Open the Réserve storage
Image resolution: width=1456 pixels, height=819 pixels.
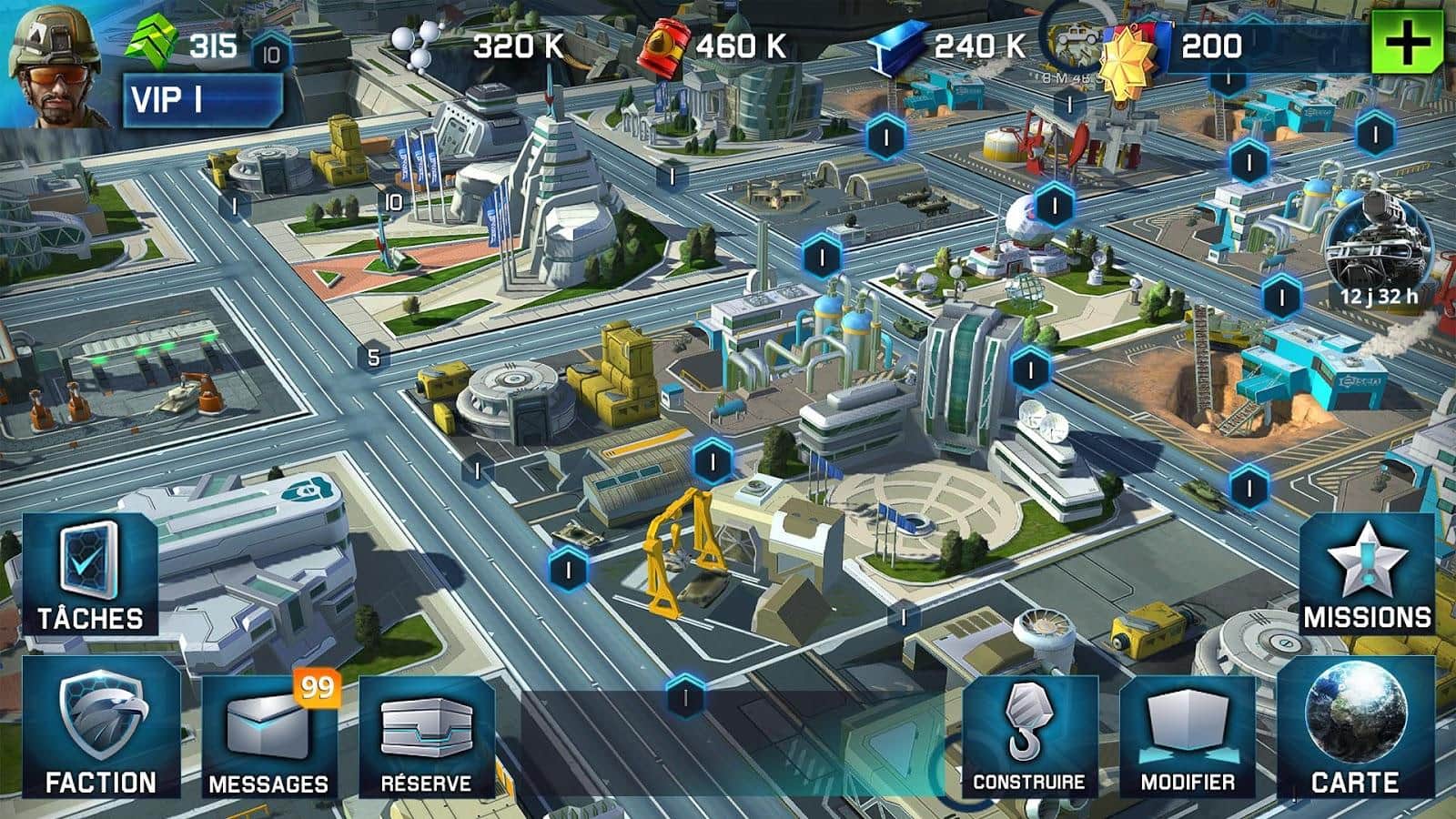pos(426,737)
